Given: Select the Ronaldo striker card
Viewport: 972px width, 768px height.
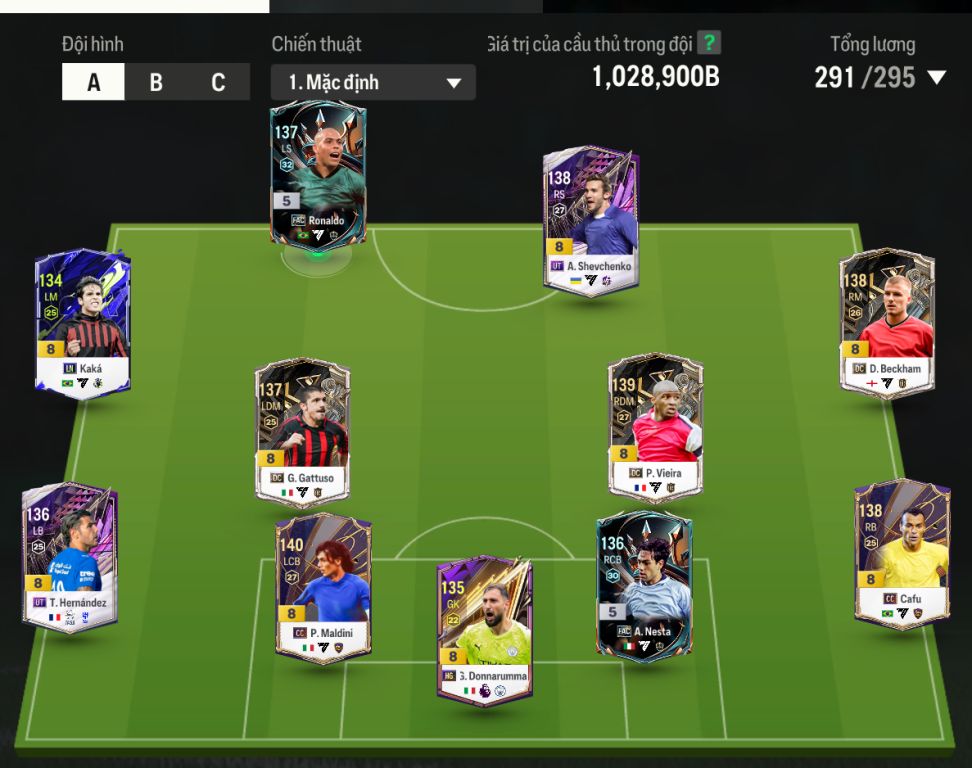Looking at the screenshot, I should pyautogui.click(x=318, y=172).
